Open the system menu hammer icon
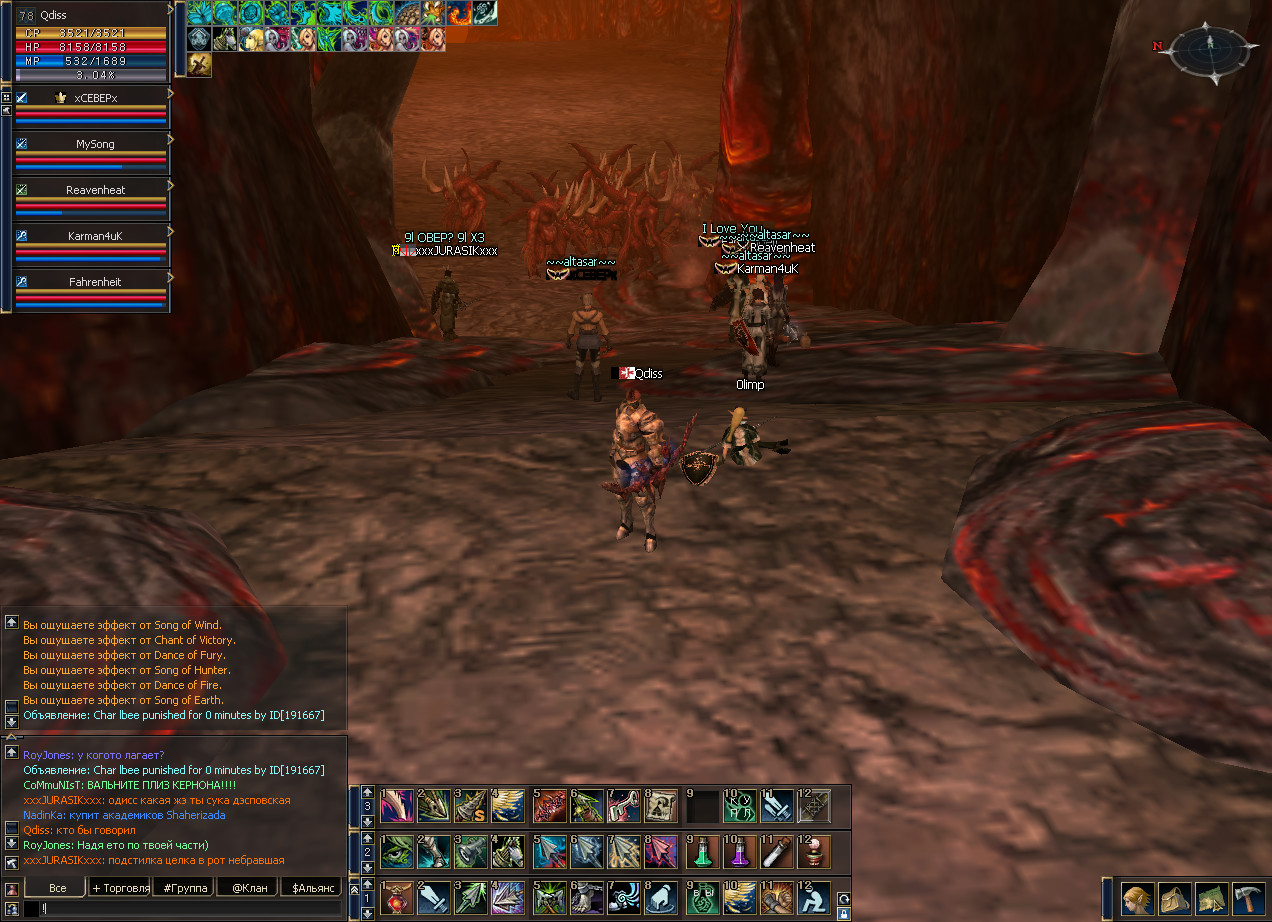1272x922 pixels. pos(1248,898)
